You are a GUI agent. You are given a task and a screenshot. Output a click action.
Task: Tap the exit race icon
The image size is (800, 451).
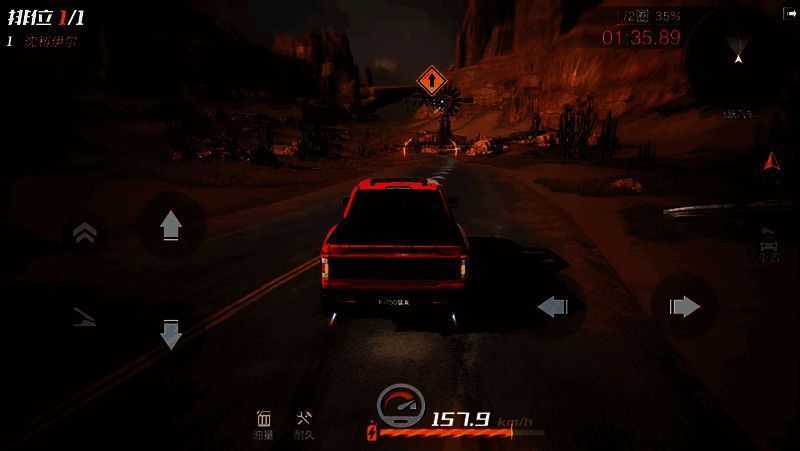click(789, 13)
